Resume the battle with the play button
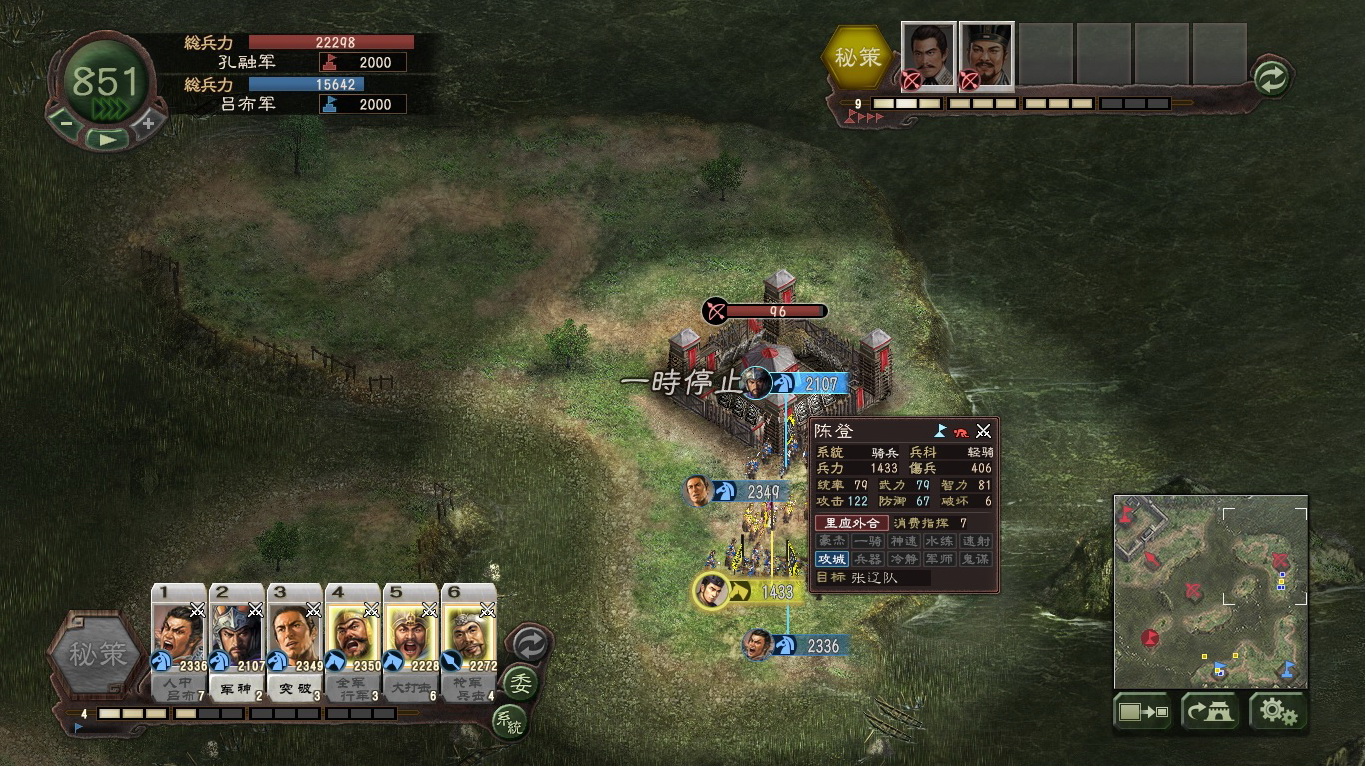 click(107, 139)
